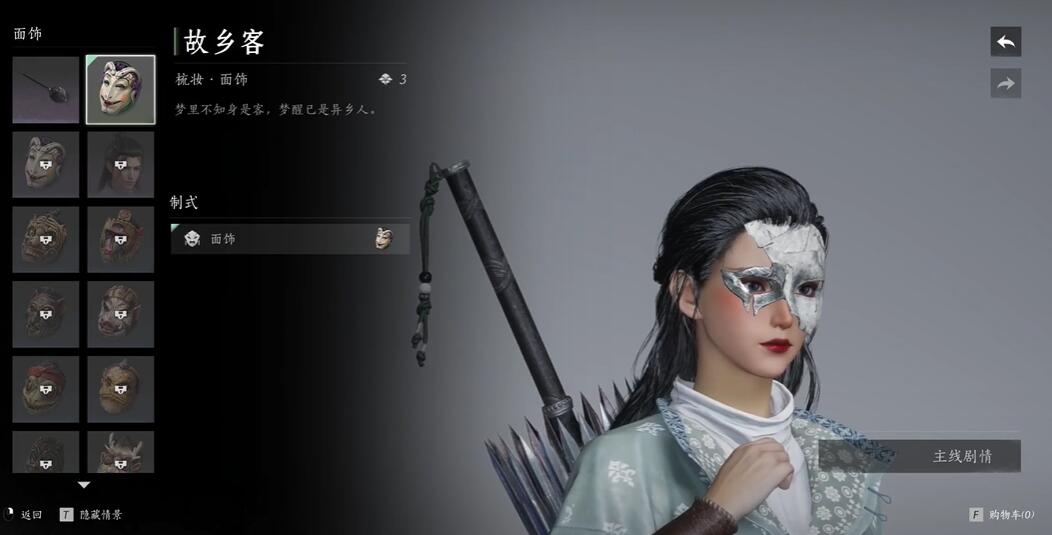Choose the handheld mask-on-stick accessory
This screenshot has height=535, width=1052.
[46, 90]
